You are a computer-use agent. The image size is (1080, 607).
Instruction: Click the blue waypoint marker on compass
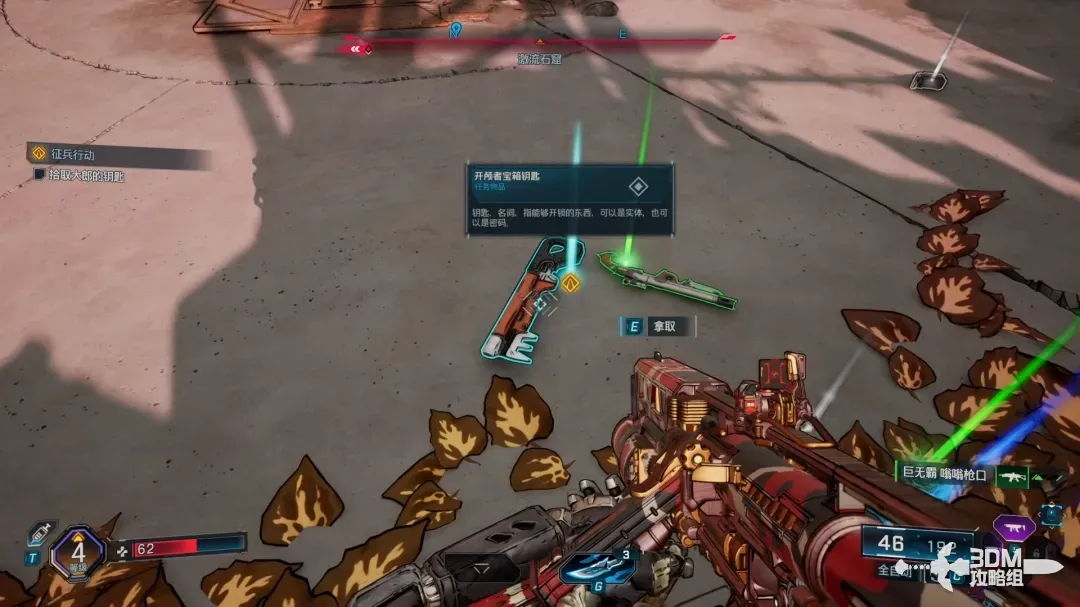456,30
